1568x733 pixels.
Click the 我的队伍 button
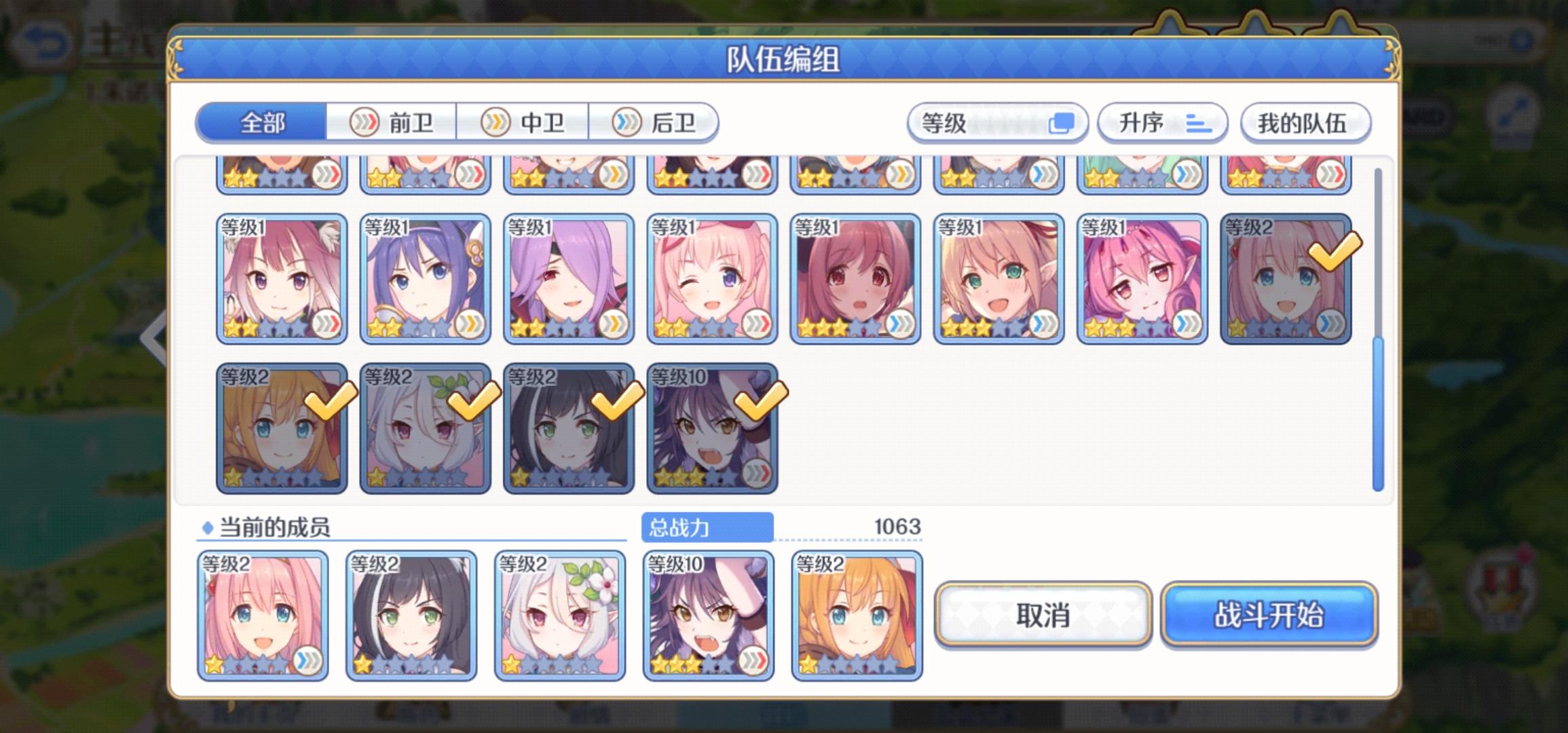(1304, 123)
